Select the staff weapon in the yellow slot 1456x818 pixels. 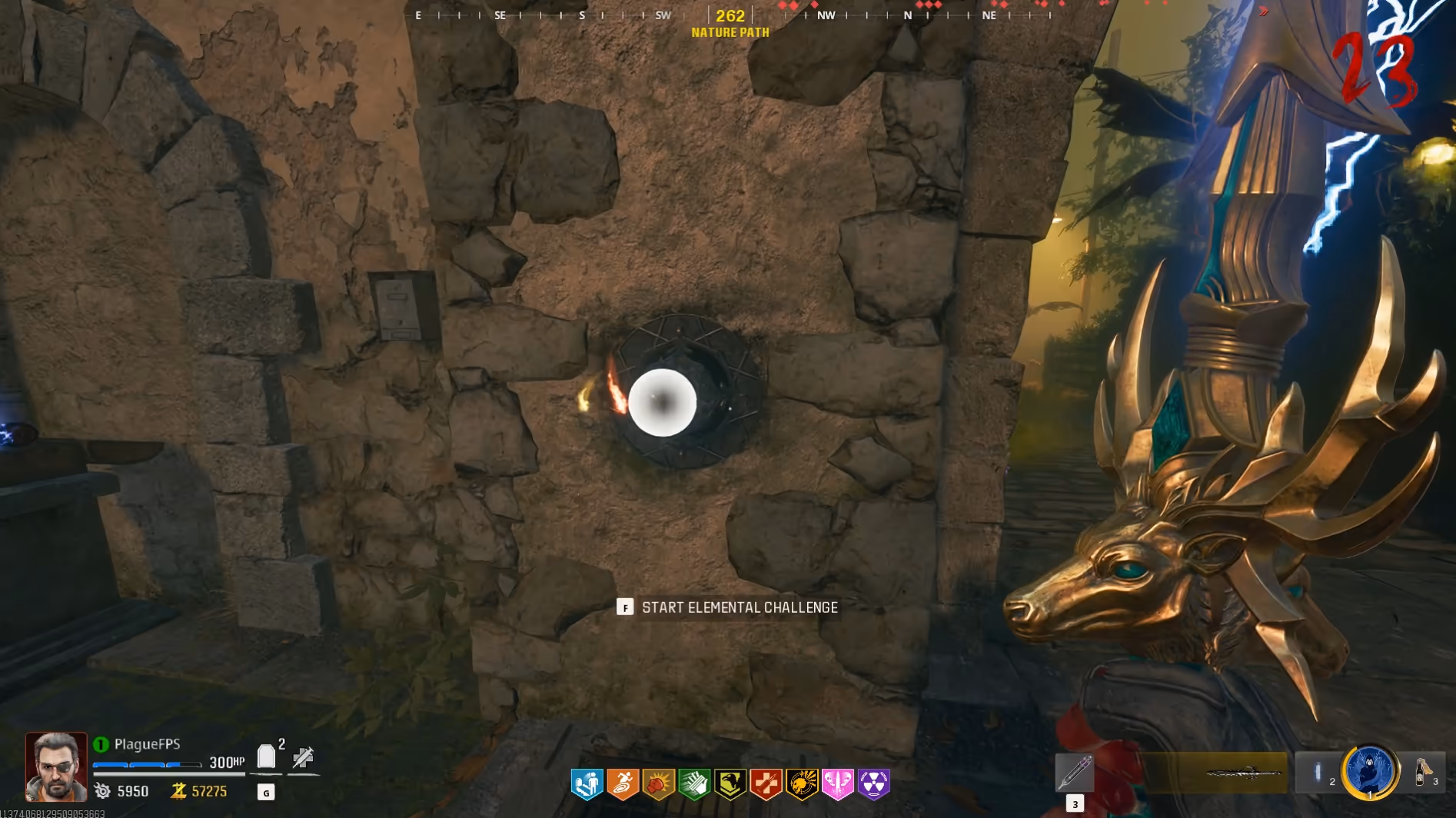pyautogui.click(x=1232, y=773)
